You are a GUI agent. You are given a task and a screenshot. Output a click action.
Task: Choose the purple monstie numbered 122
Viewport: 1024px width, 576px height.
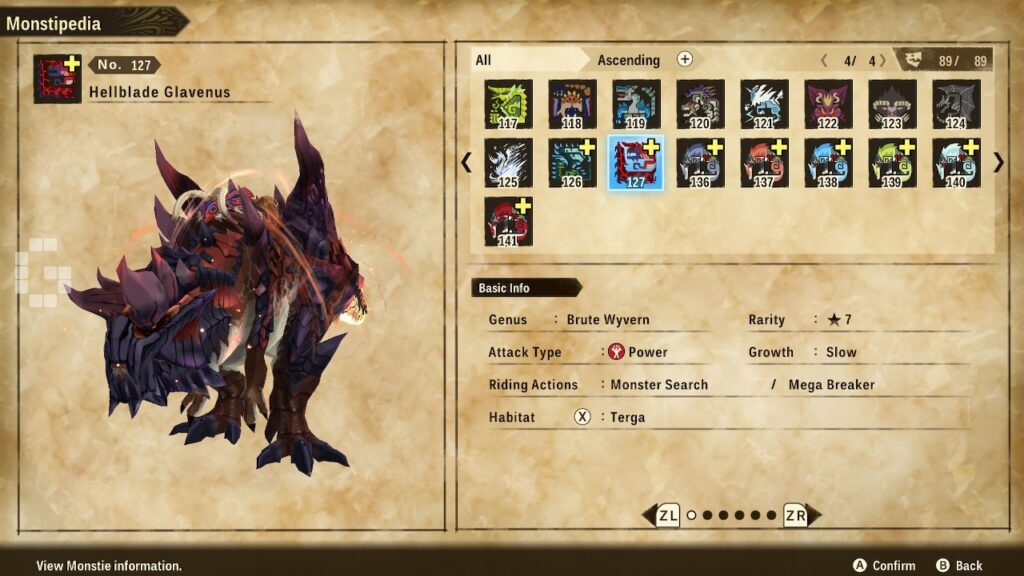(x=829, y=105)
